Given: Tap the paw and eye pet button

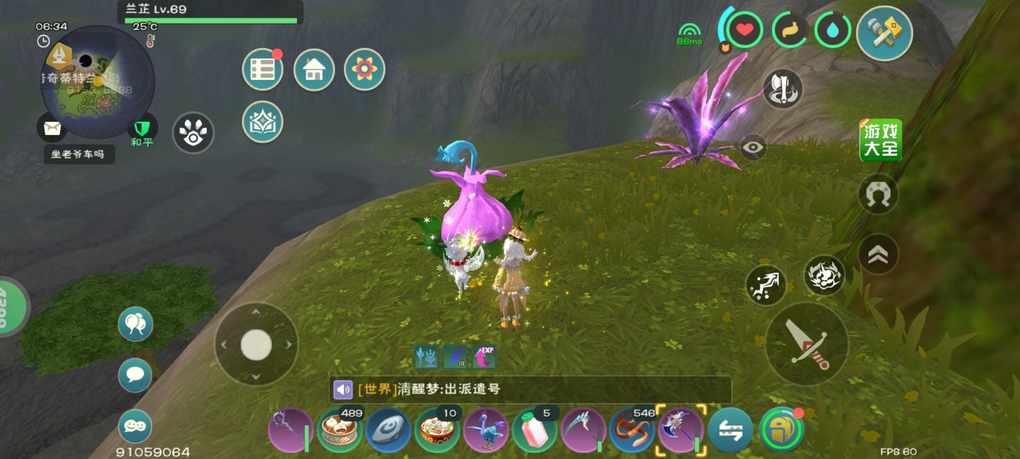Looking at the screenshot, I should coord(193,132).
